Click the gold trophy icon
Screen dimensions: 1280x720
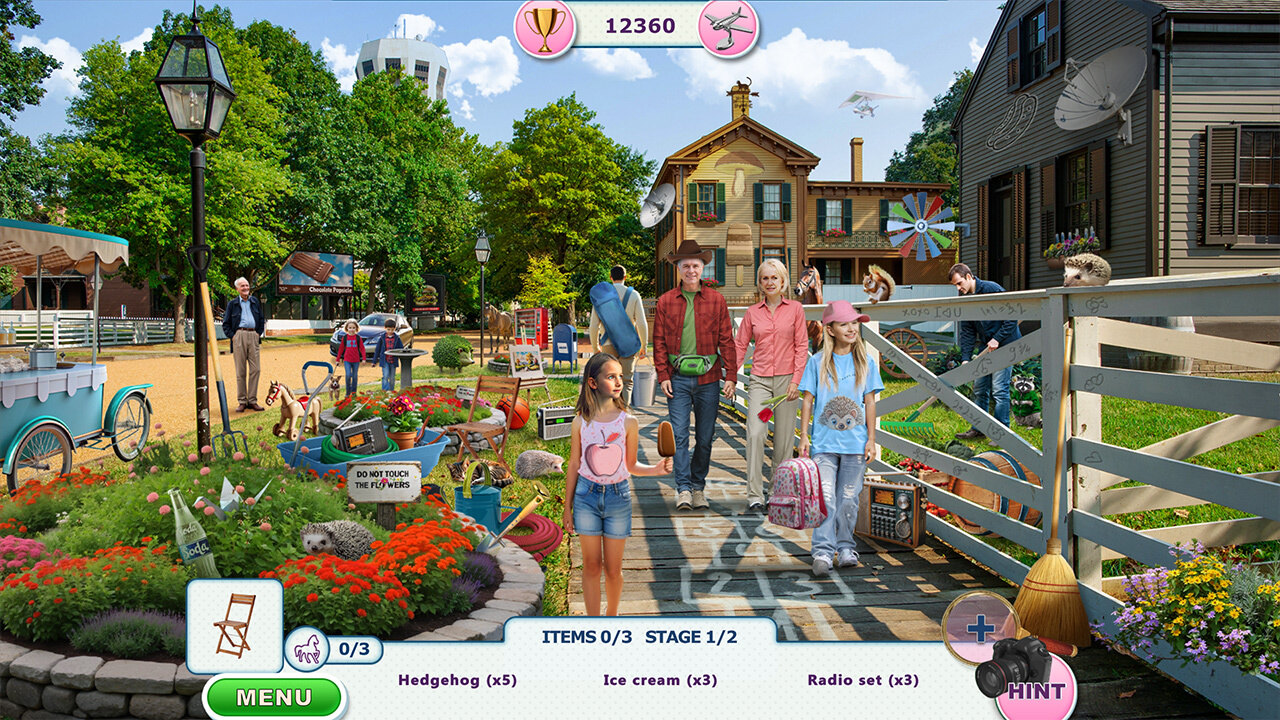545,27
